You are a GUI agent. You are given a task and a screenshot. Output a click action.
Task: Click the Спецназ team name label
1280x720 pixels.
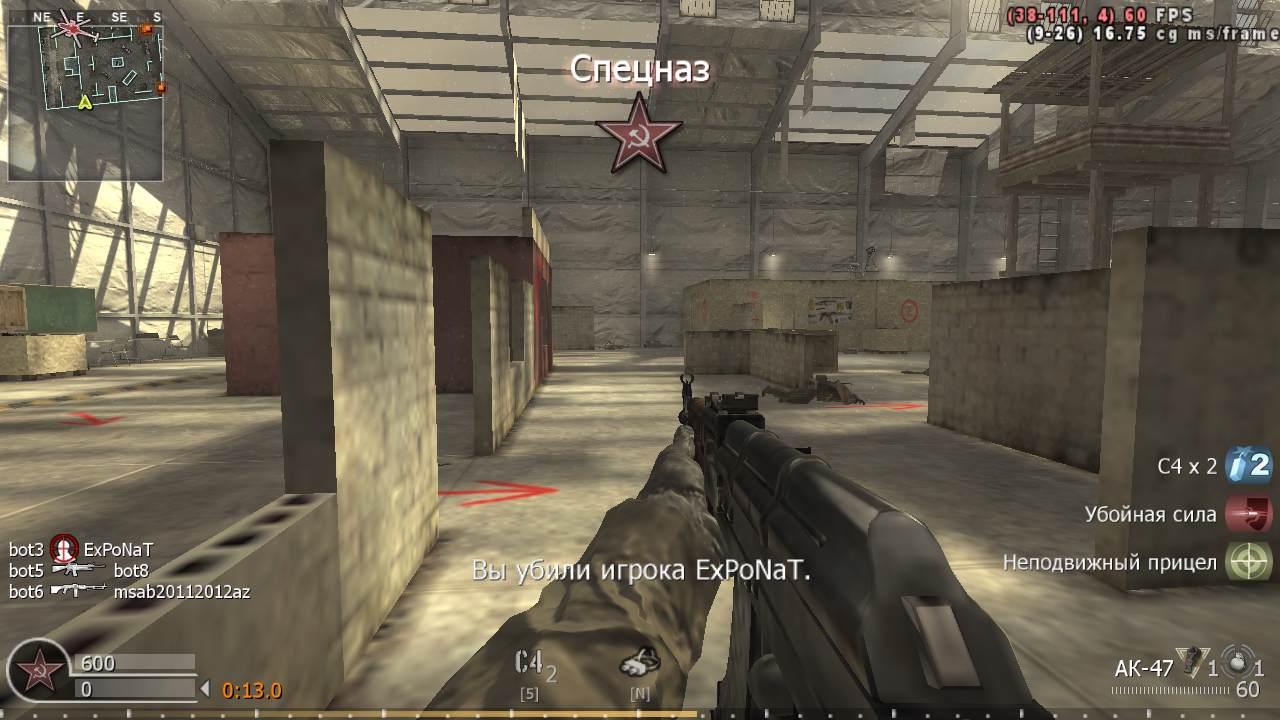point(640,70)
